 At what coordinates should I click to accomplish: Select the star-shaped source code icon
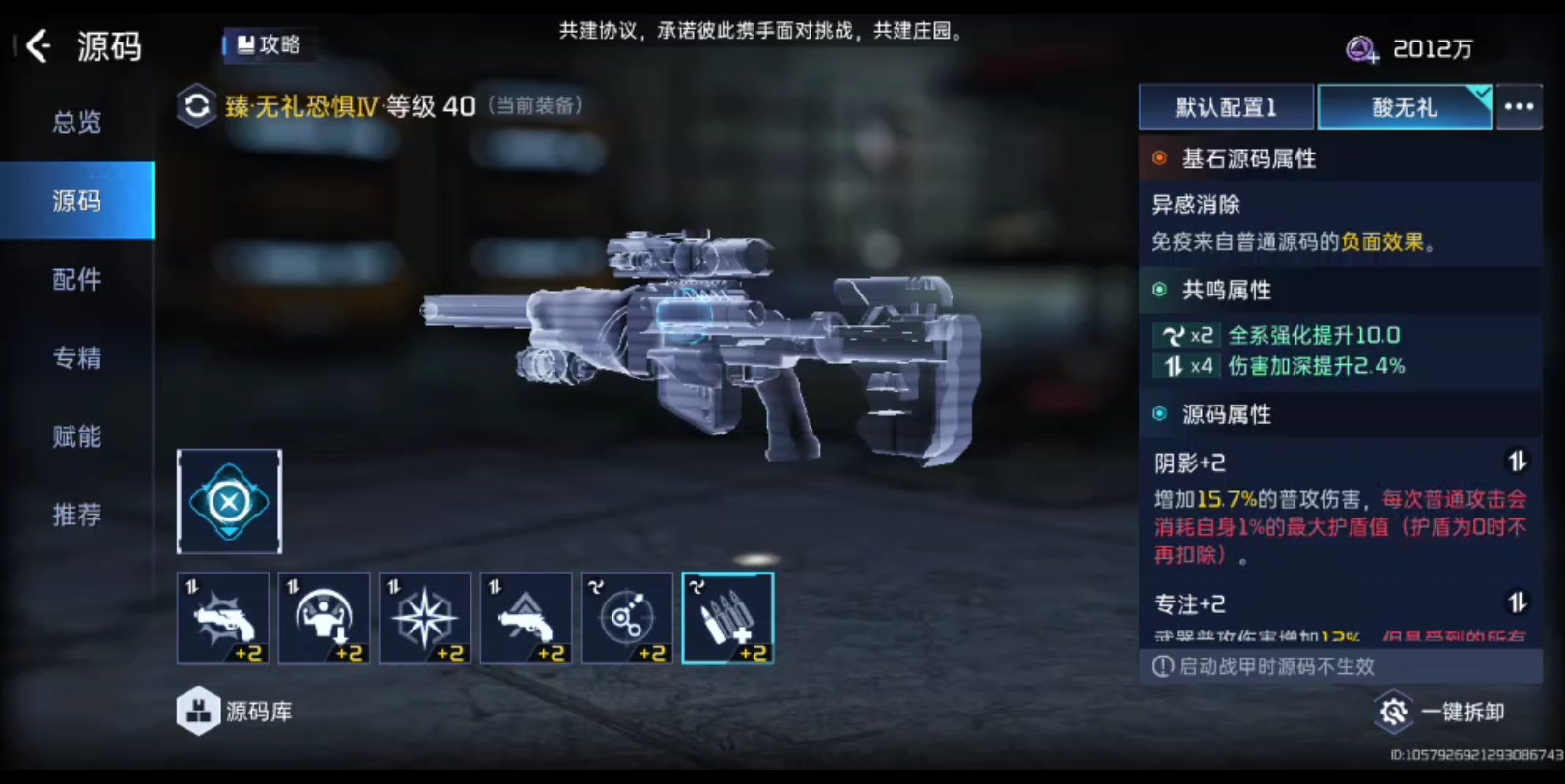(x=425, y=618)
